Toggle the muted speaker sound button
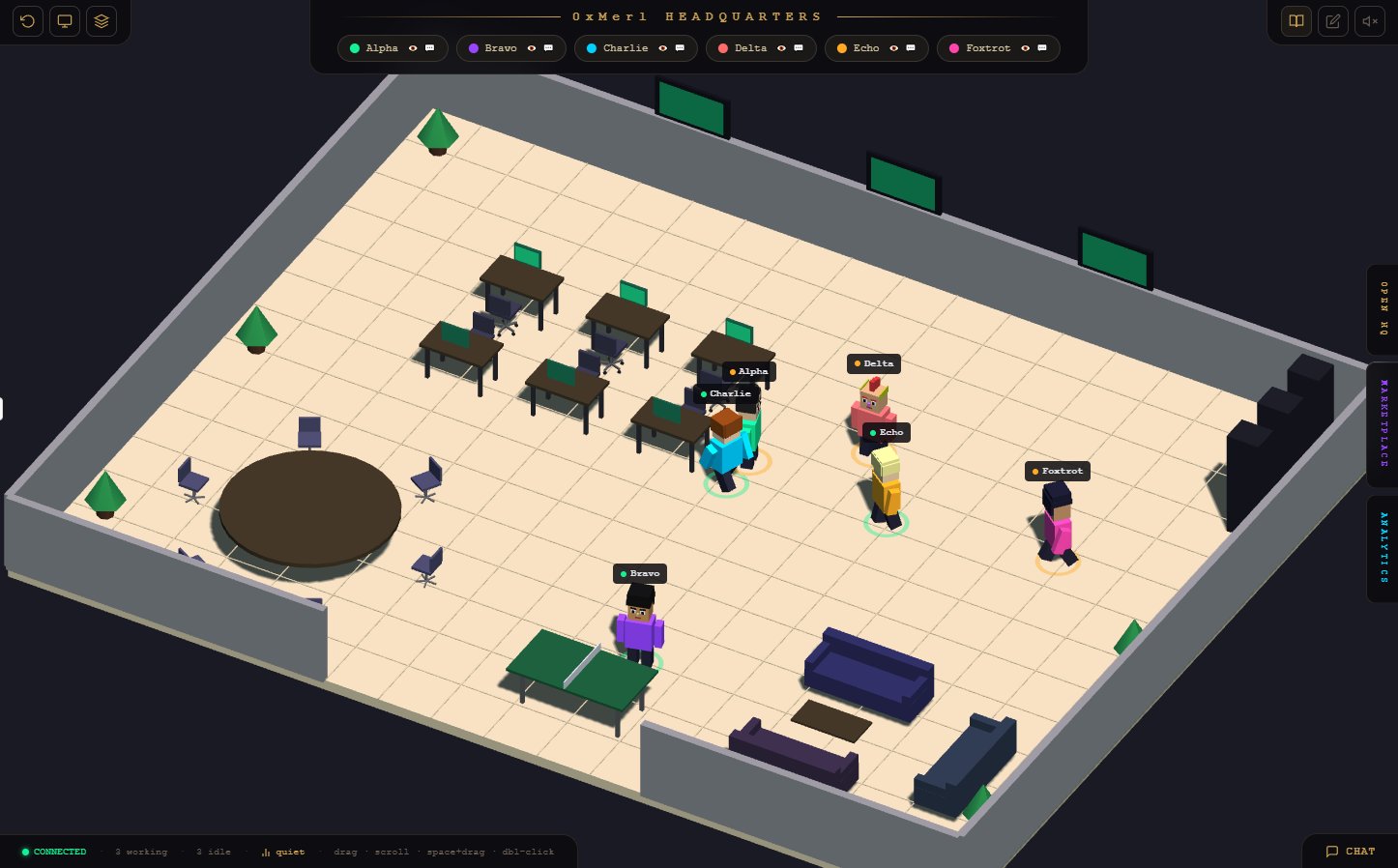Screen dimensions: 1398x868 click(1370, 21)
